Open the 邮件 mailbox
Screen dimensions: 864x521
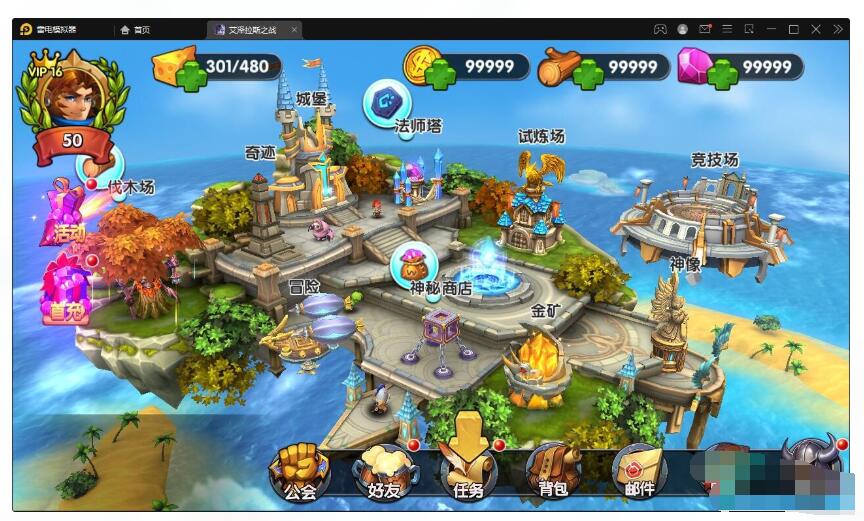pos(639,470)
